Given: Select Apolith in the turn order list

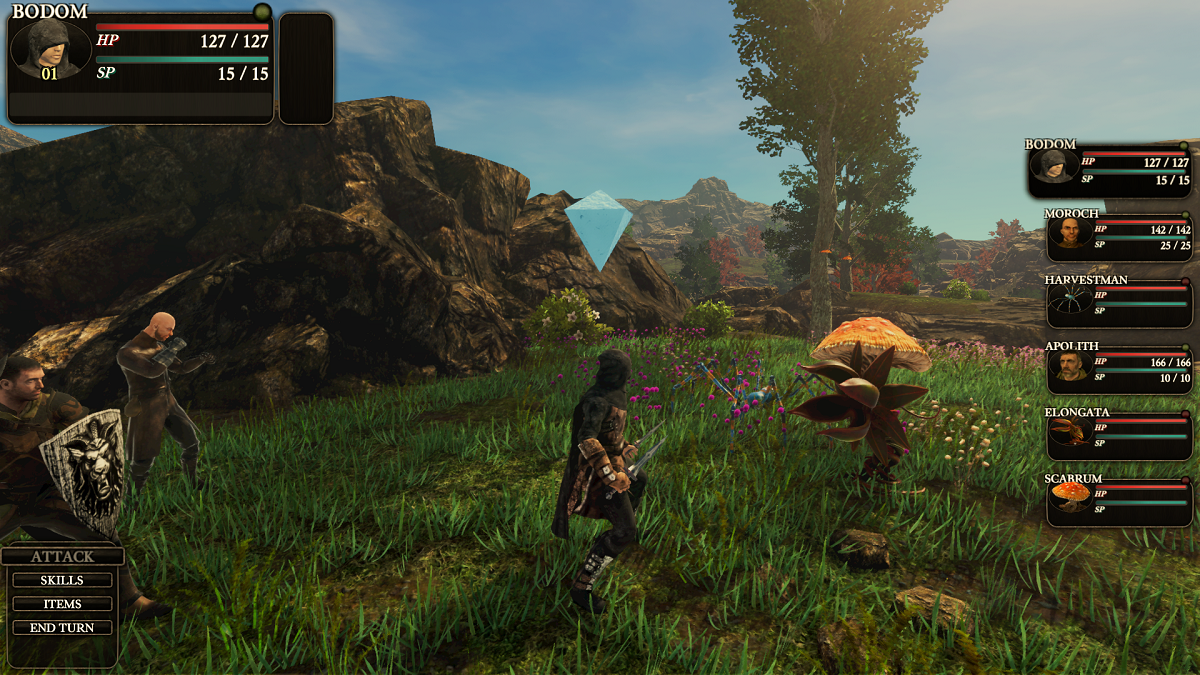Looking at the screenshot, I should click(1119, 367).
